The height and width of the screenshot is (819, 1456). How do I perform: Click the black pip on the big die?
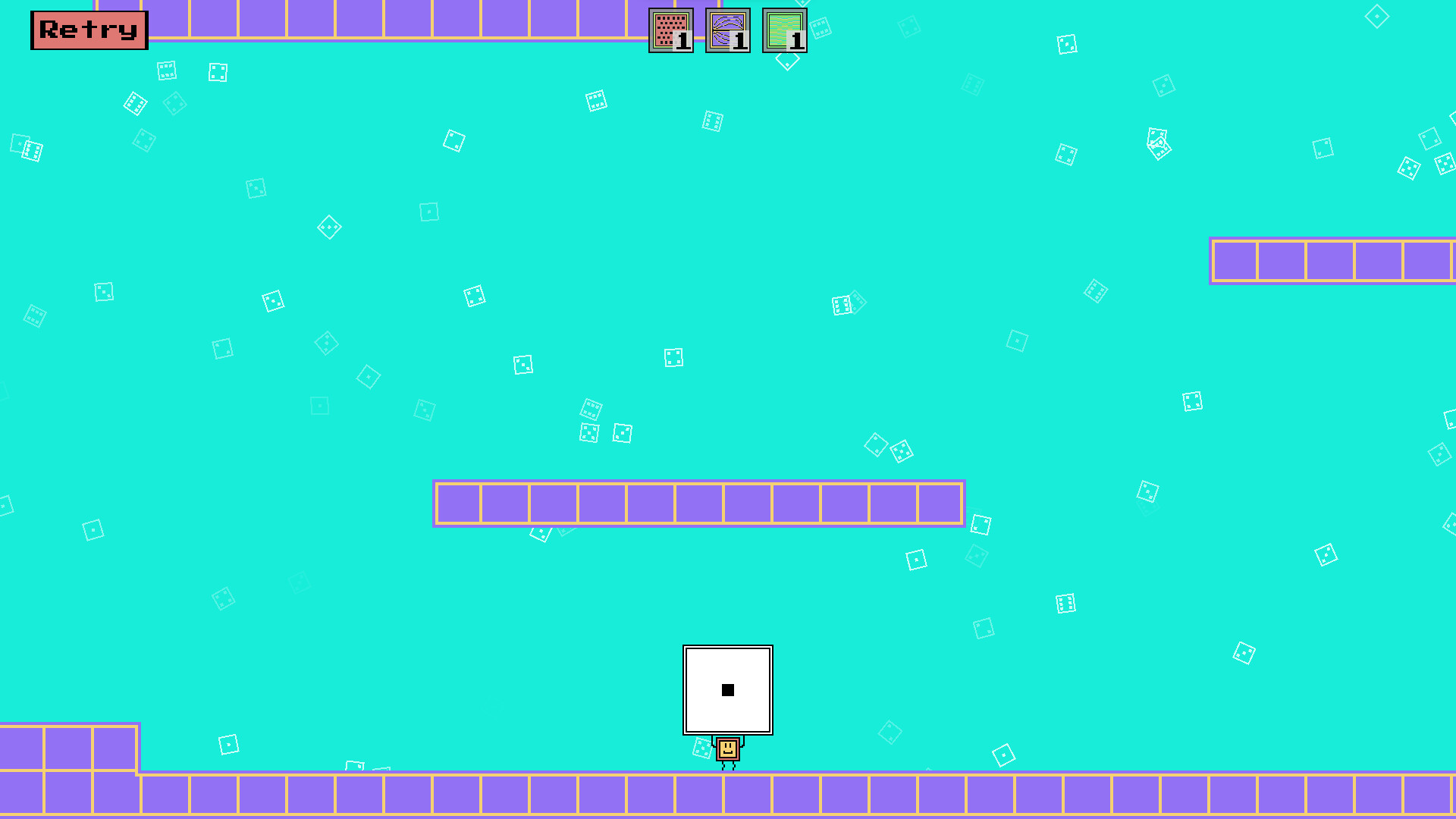click(728, 690)
